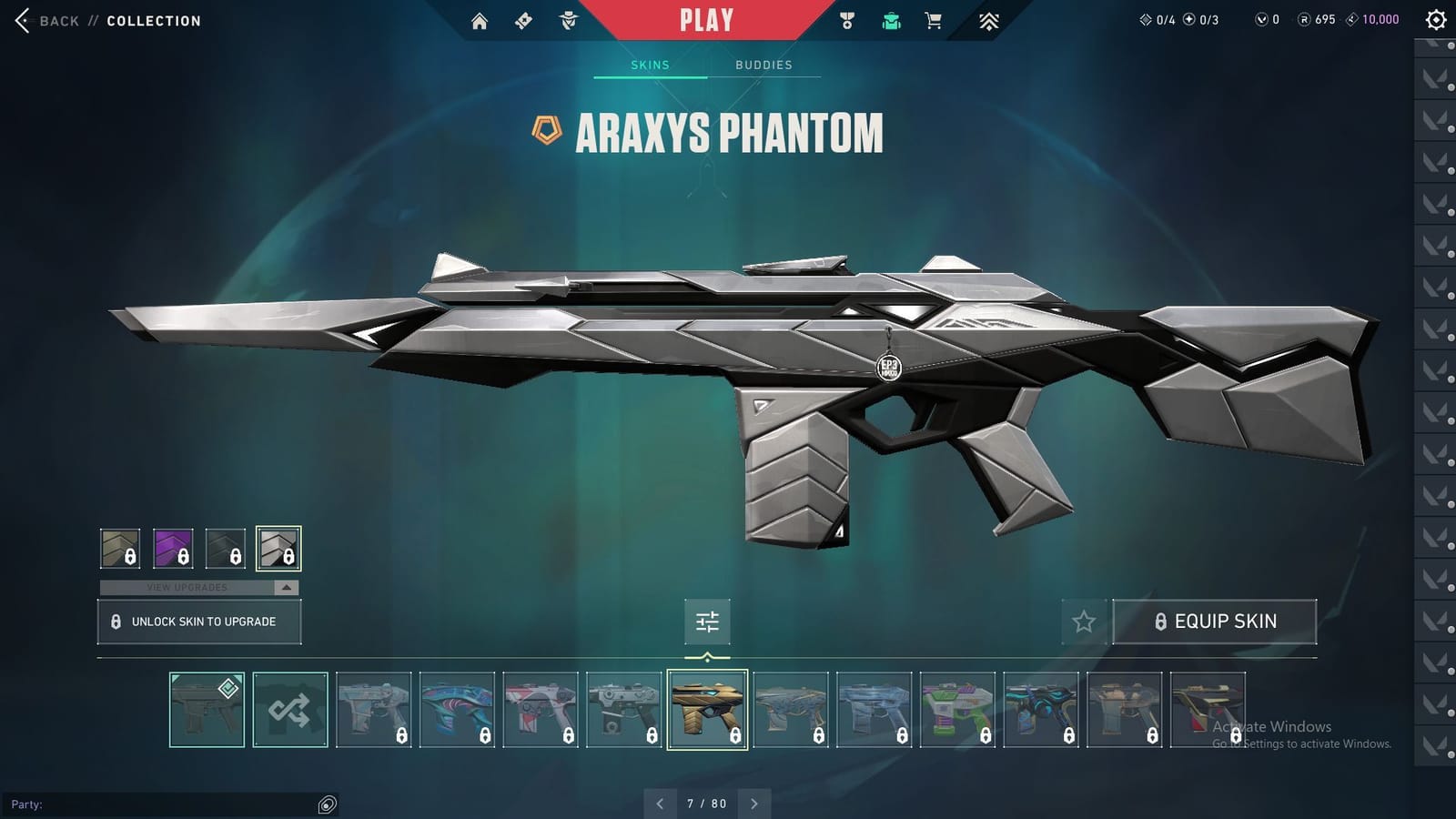This screenshot has width=1456, height=819.
Task: Select the purple skin variant swatch
Action: [x=172, y=547]
